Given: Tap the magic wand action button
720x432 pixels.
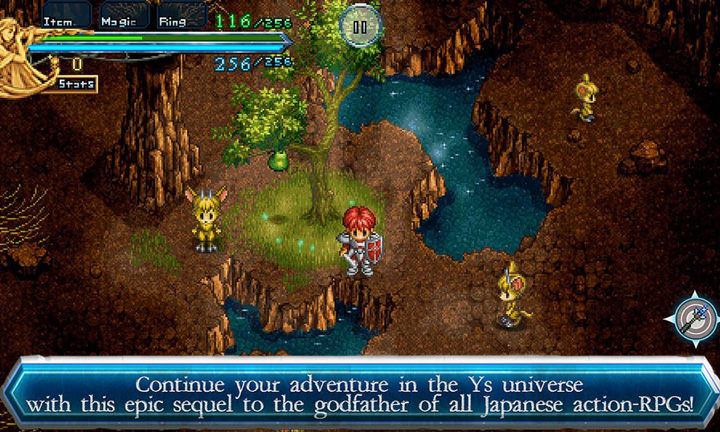Looking at the screenshot, I should pyautogui.click(x=692, y=319).
